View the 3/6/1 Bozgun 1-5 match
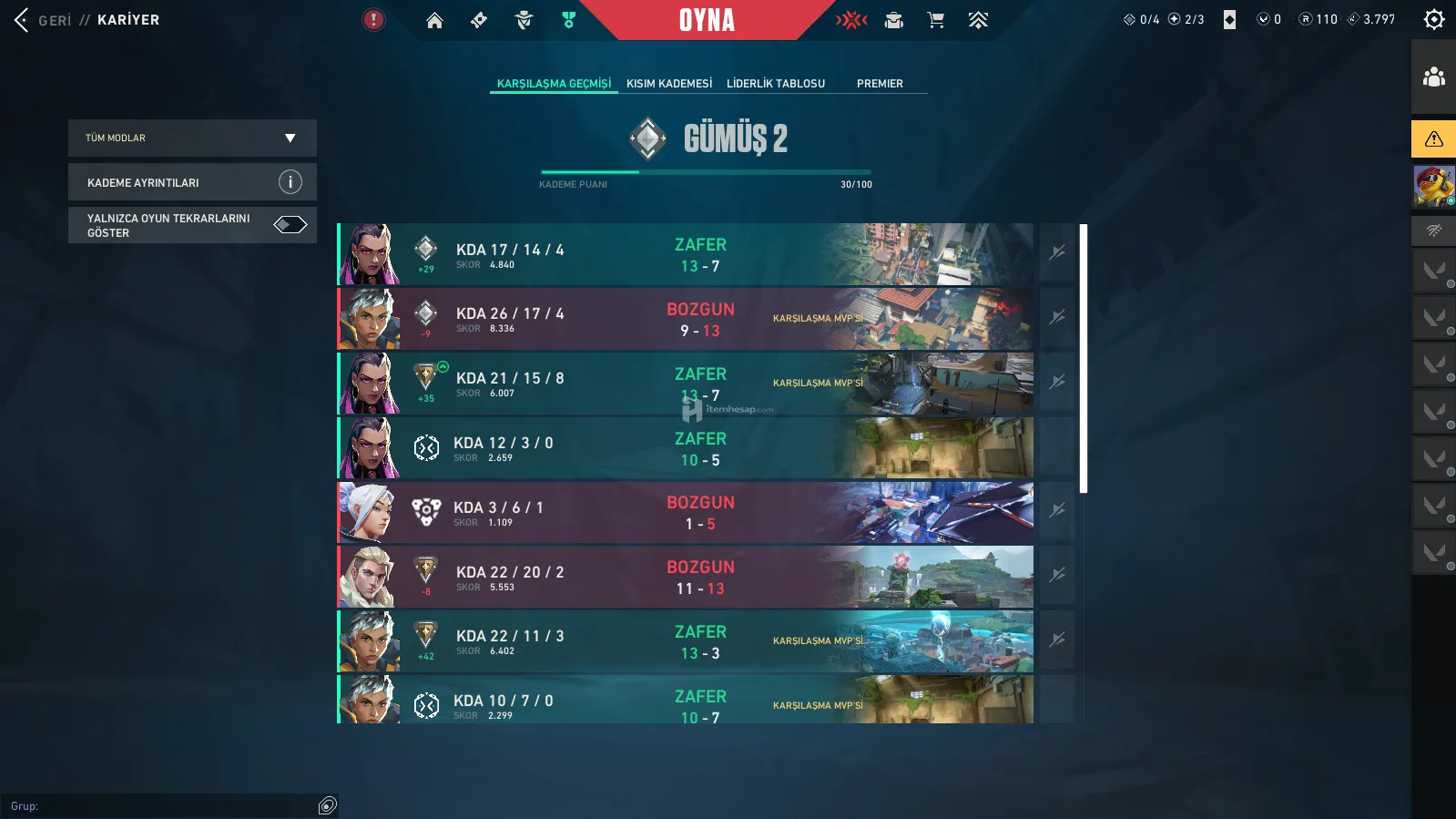This screenshot has width=1456, height=819. (x=685, y=513)
